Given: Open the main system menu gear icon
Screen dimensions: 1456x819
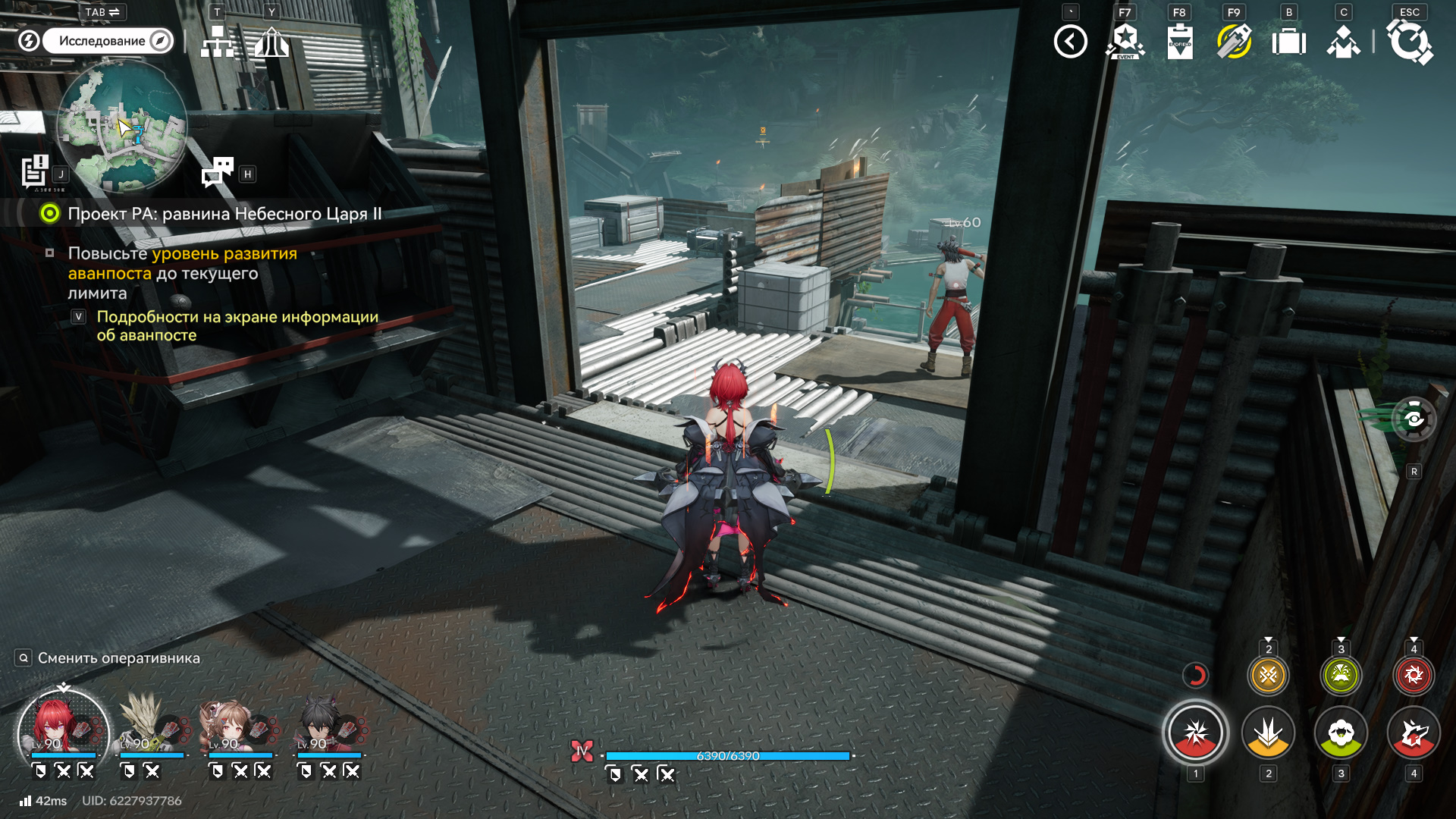Looking at the screenshot, I should click(1409, 42).
